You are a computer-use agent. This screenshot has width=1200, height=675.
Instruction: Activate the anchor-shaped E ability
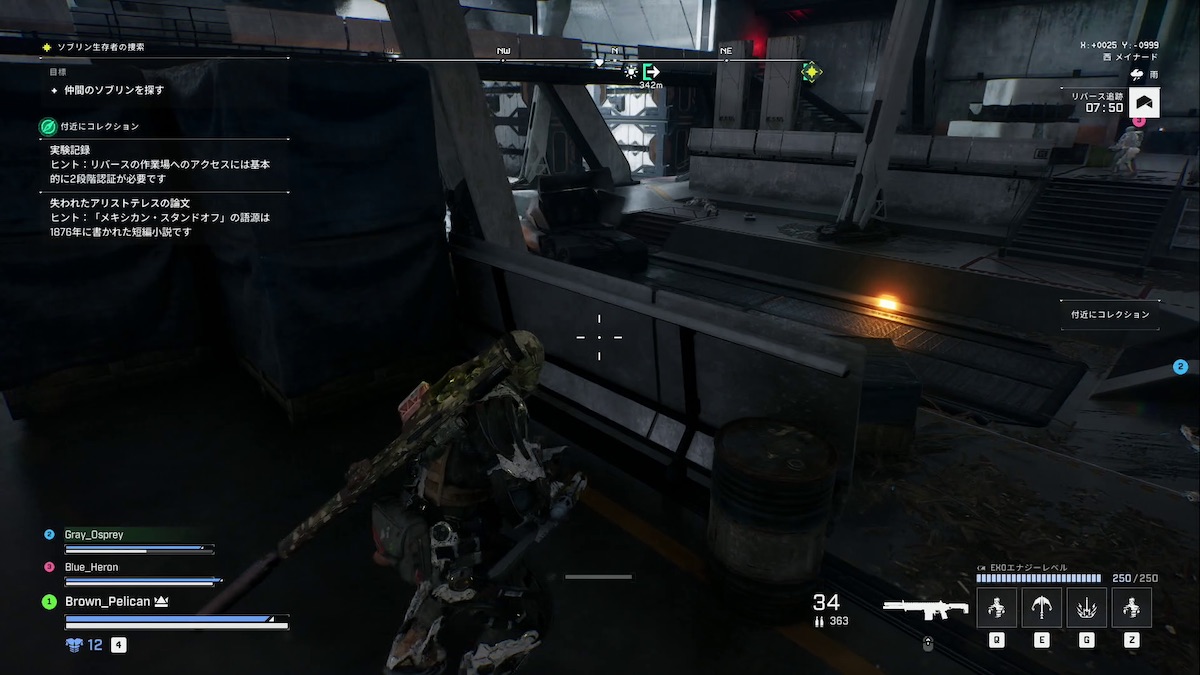tap(1041, 607)
